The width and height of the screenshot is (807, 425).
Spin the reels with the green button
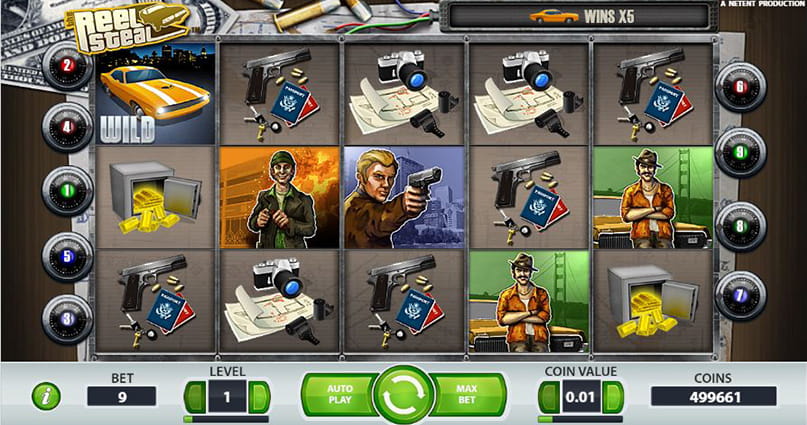[x=403, y=396]
